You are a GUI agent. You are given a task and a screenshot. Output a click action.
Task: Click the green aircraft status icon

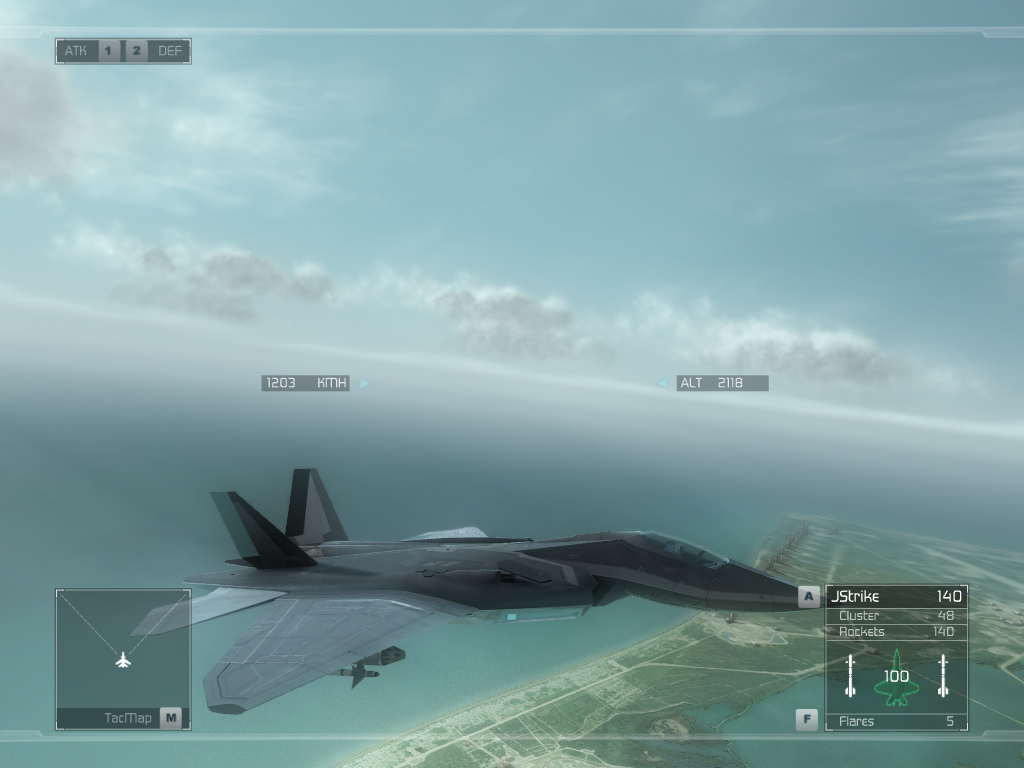896,677
